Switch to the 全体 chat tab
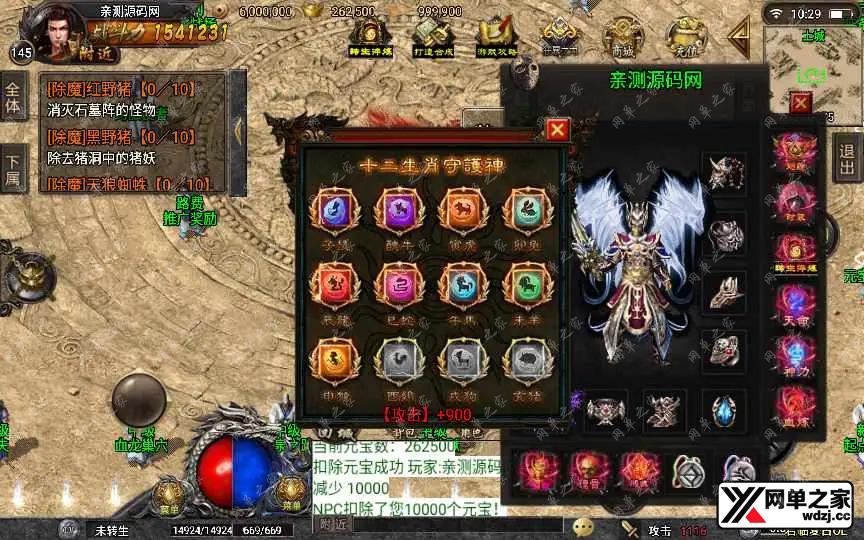The width and height of the screenshot is (864, 540). (x=13, y=96)
